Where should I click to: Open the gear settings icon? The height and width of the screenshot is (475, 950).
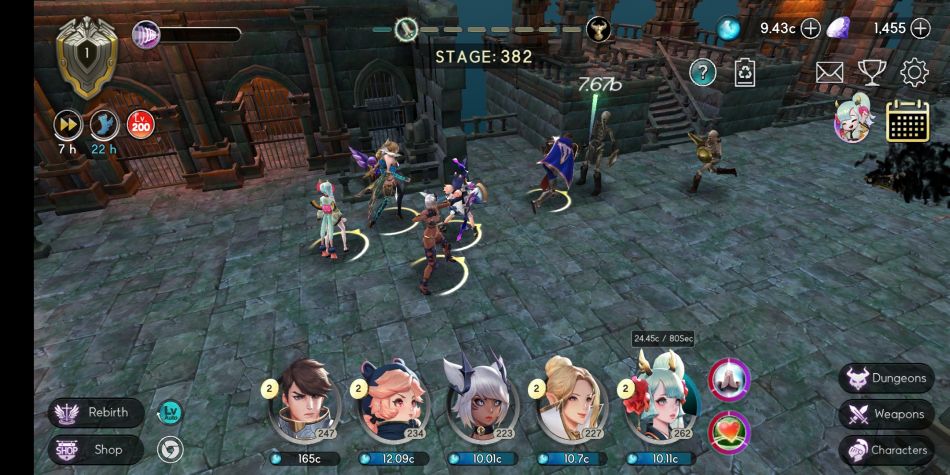(x=914, y=72)
